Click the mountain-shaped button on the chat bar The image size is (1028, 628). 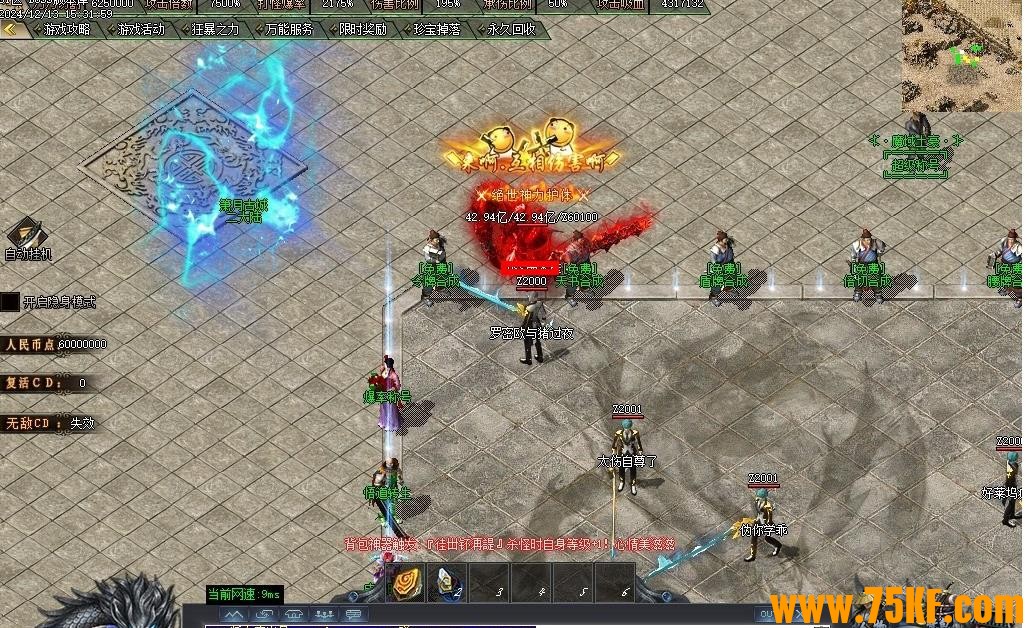pyautogui.click(x=234, y=614)
